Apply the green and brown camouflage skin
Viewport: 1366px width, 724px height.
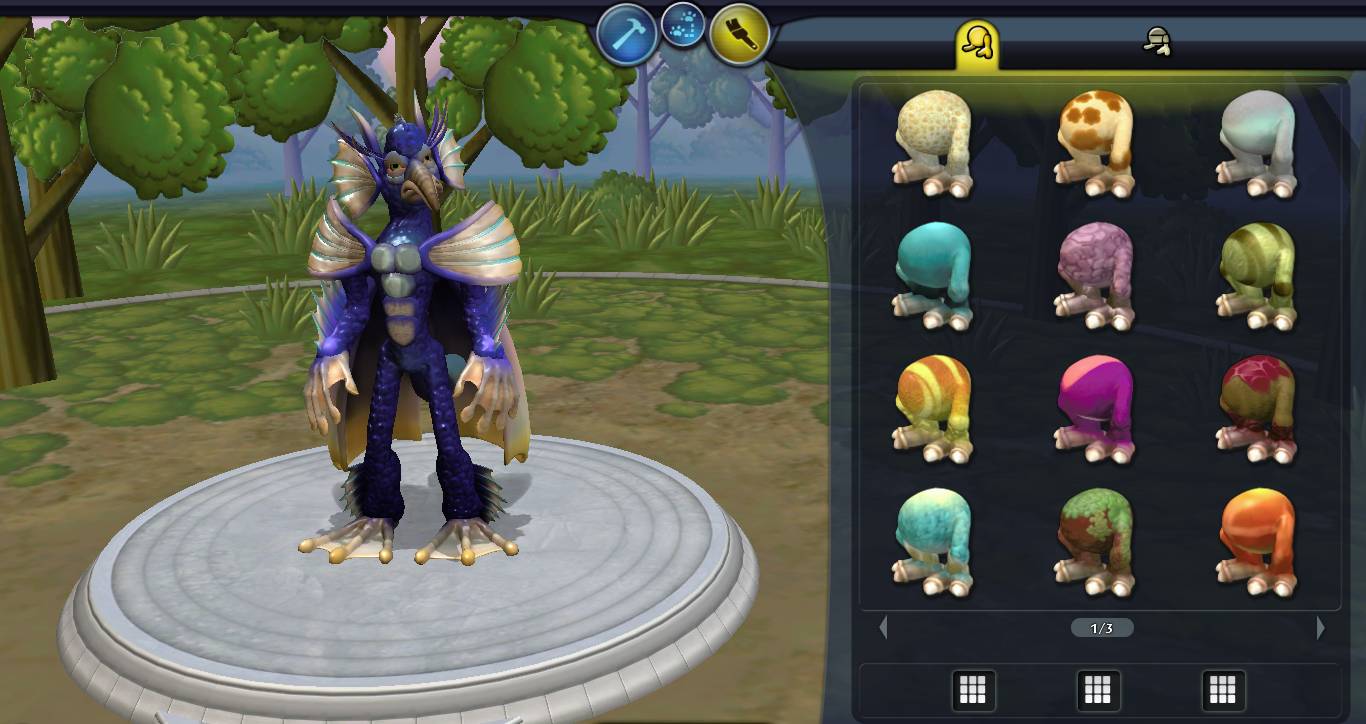(1096, 541)
